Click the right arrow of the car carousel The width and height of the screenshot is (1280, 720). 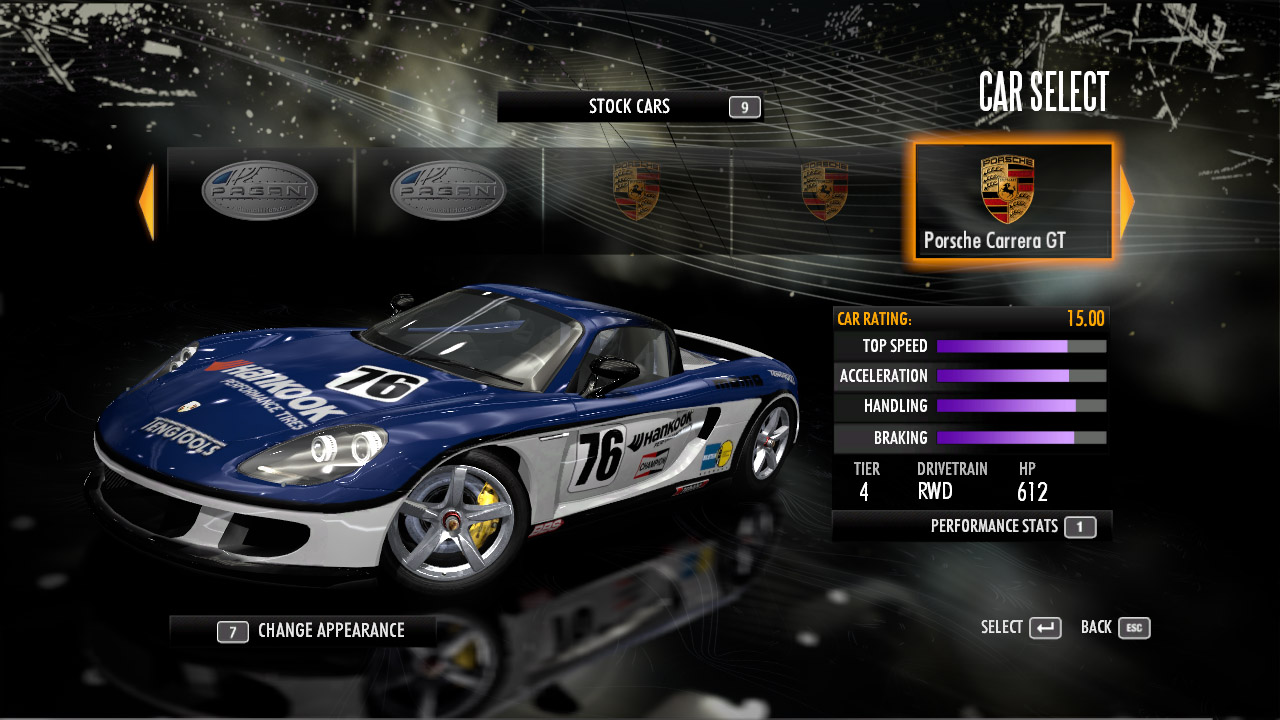1127,202
